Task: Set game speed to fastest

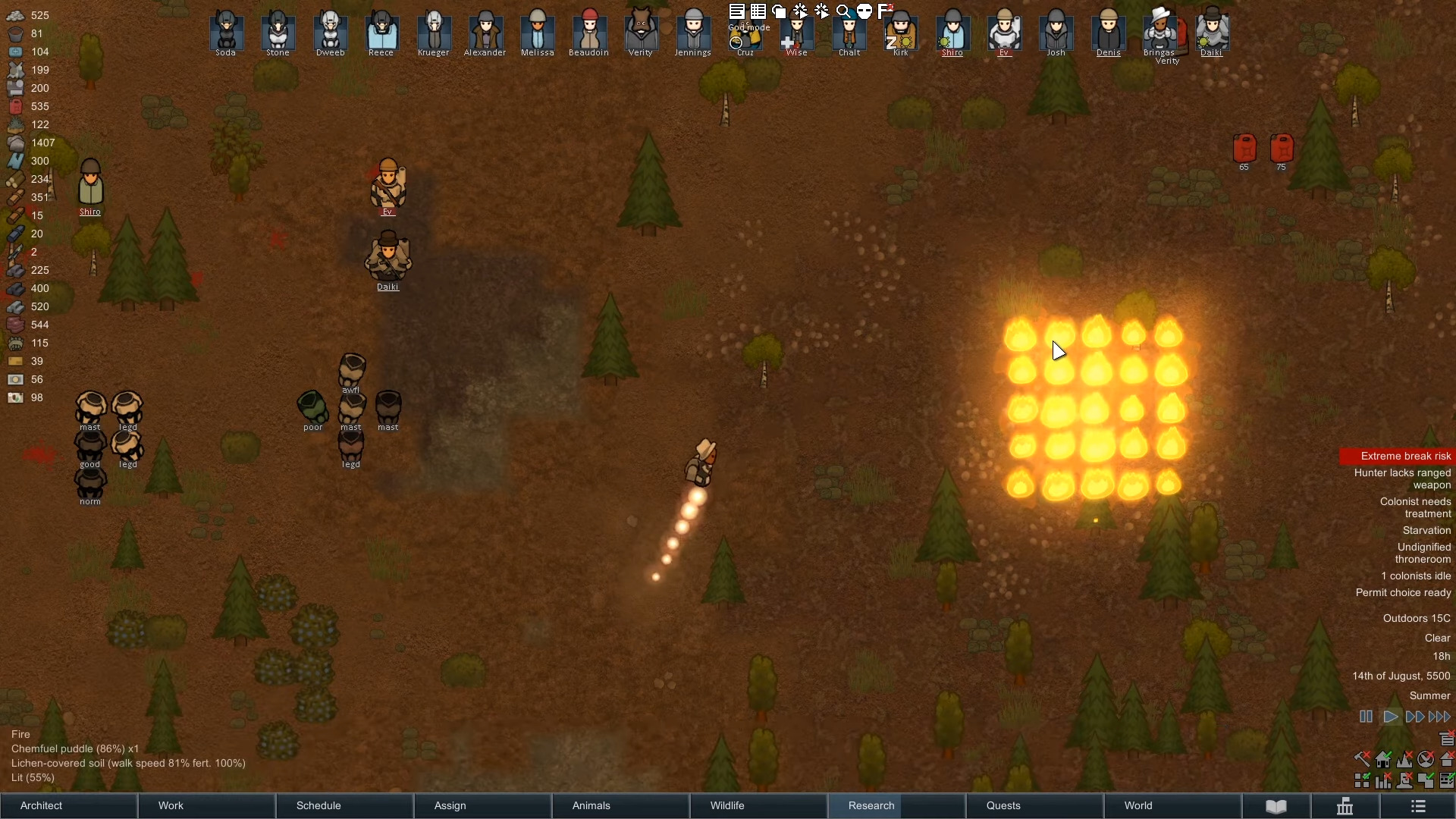Action: pos(1440,717)
